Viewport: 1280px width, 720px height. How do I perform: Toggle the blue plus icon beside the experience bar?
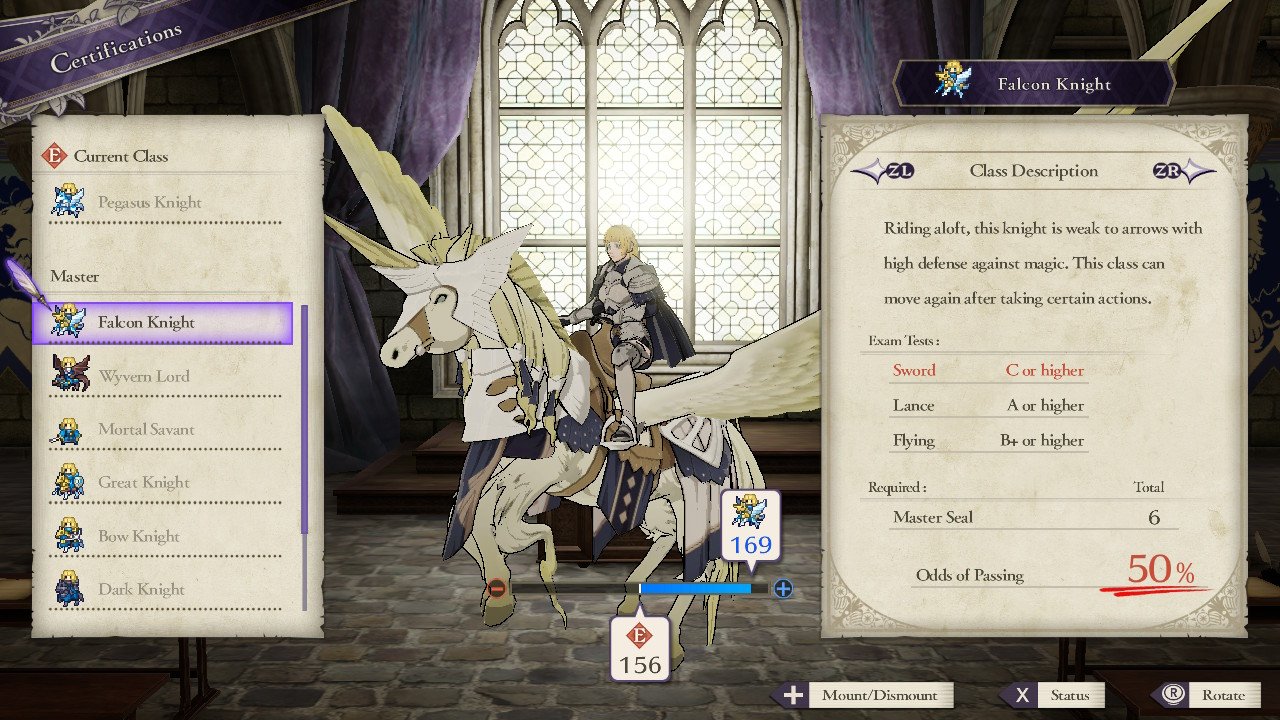tap(781, 588)
